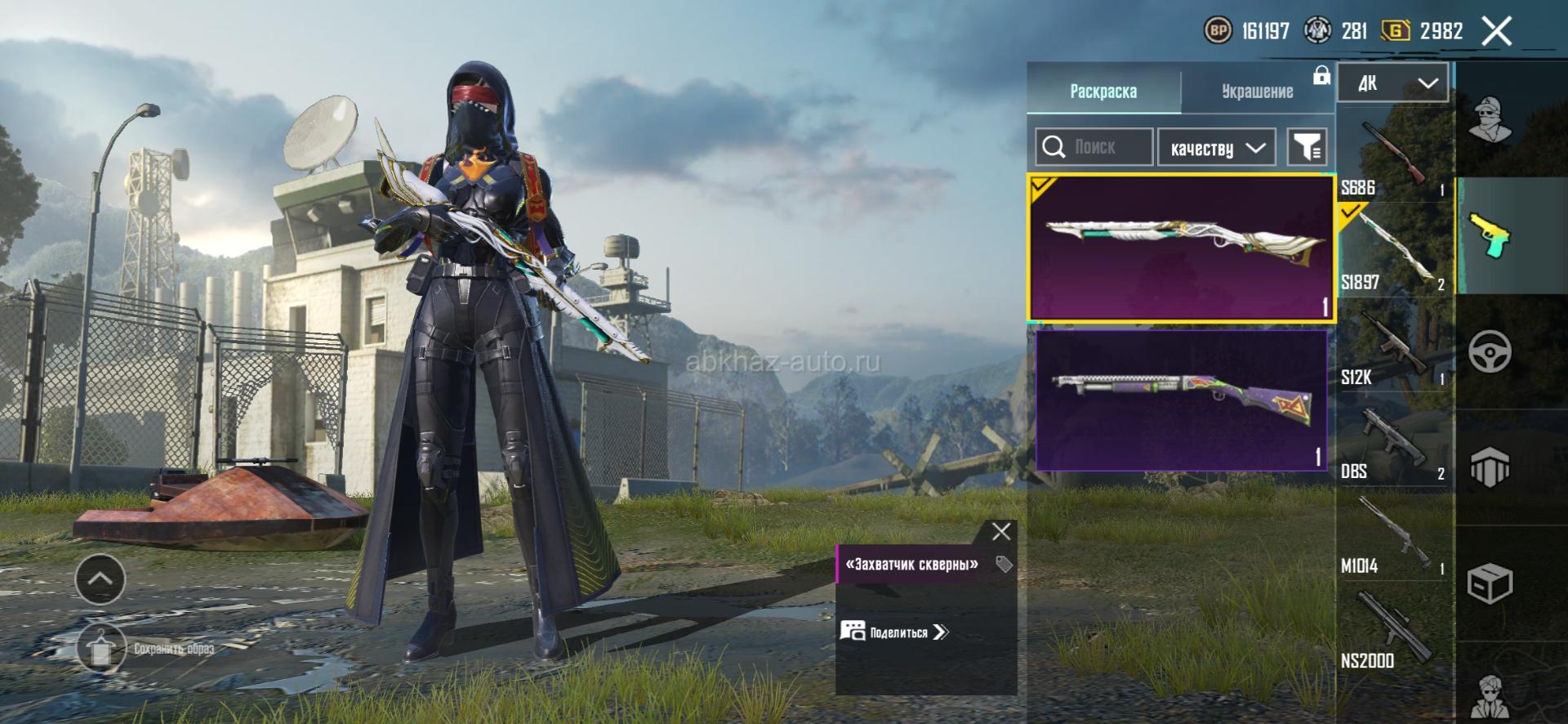Expand the round up-arrow button
The height and width of the screenshot is (724, 1568).
tap(100, 579)
